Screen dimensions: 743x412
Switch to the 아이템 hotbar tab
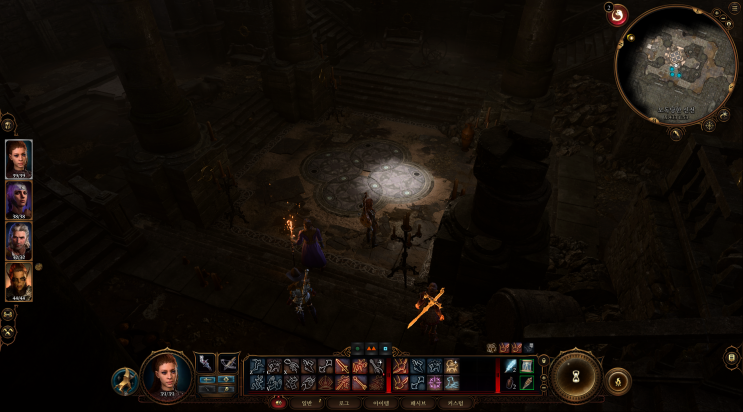[x=381, y=403]
